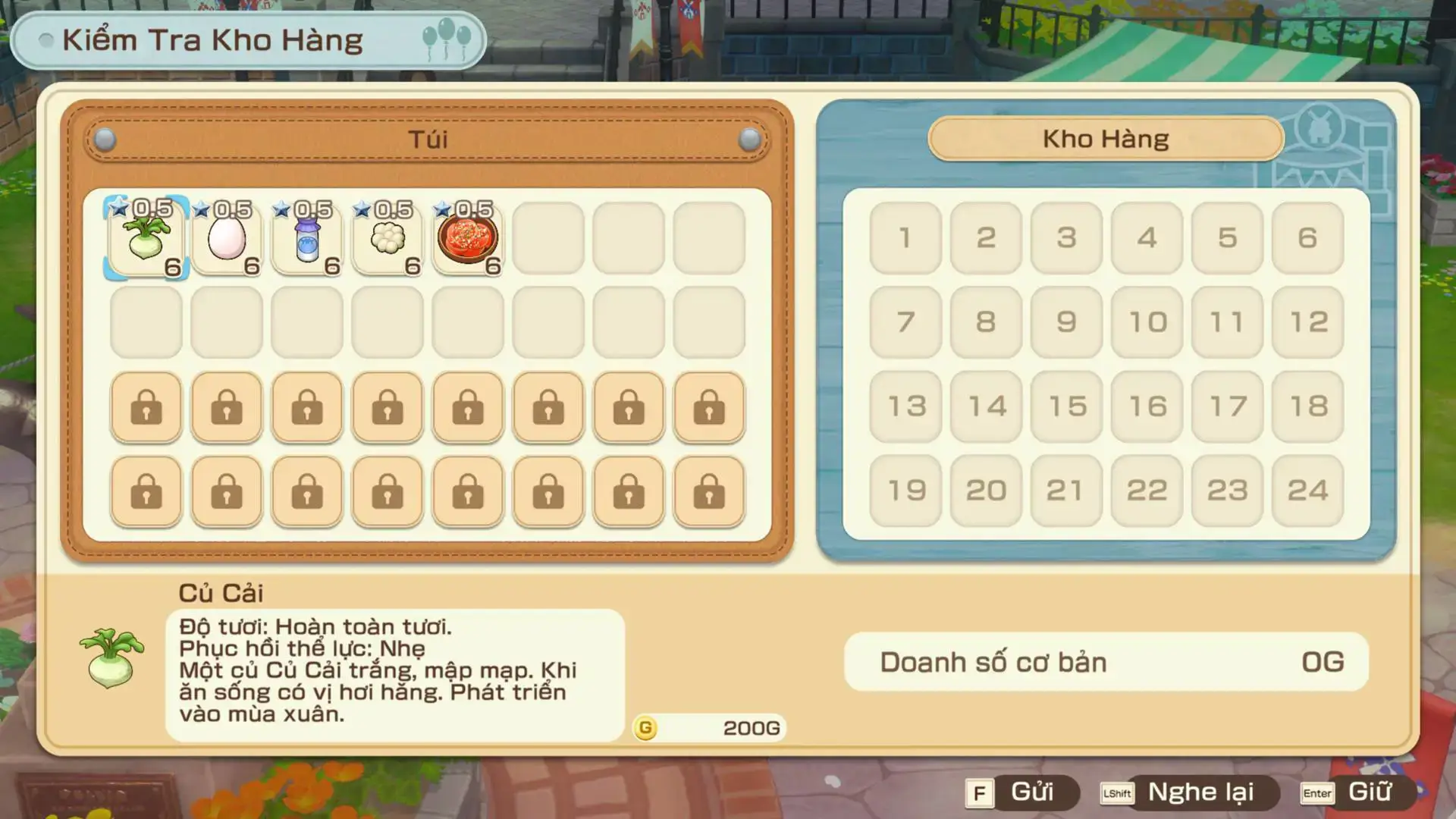Select warehouse slot number 15
The height and width of the screenshot is (819, 1456).
1066,406
